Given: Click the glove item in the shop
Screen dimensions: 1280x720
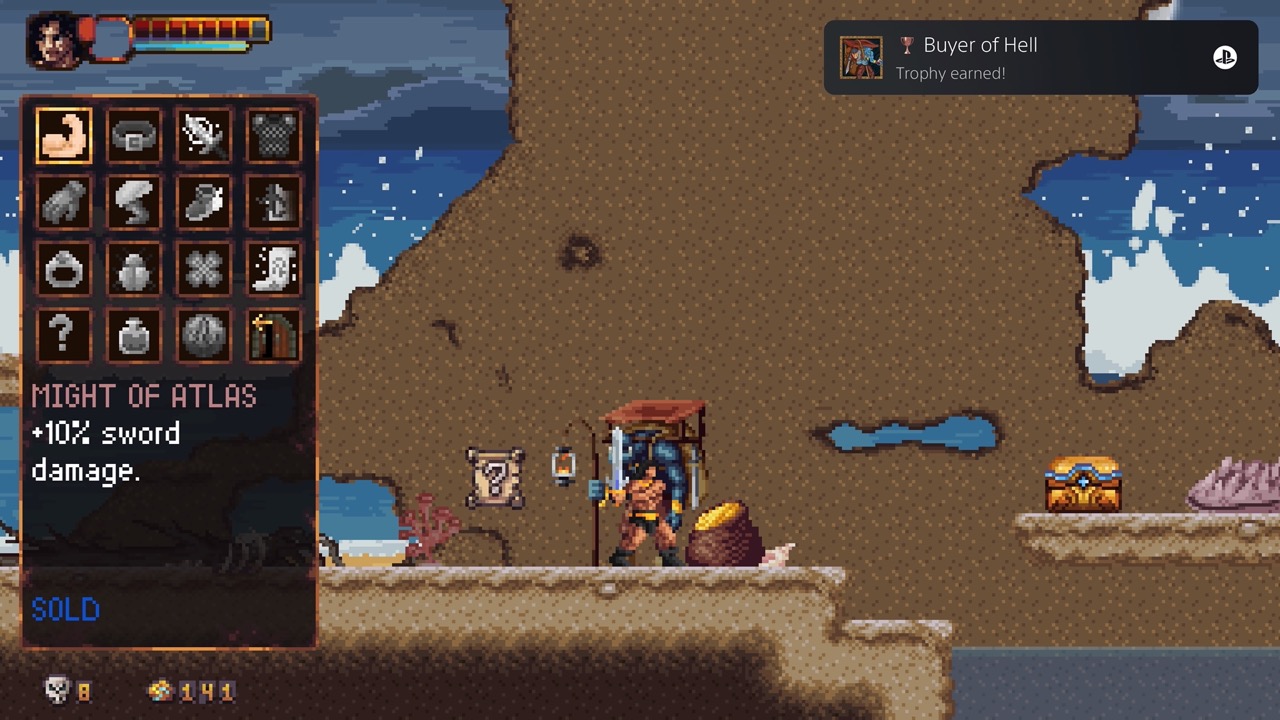Looking at the screenshot, I should 65,201.
